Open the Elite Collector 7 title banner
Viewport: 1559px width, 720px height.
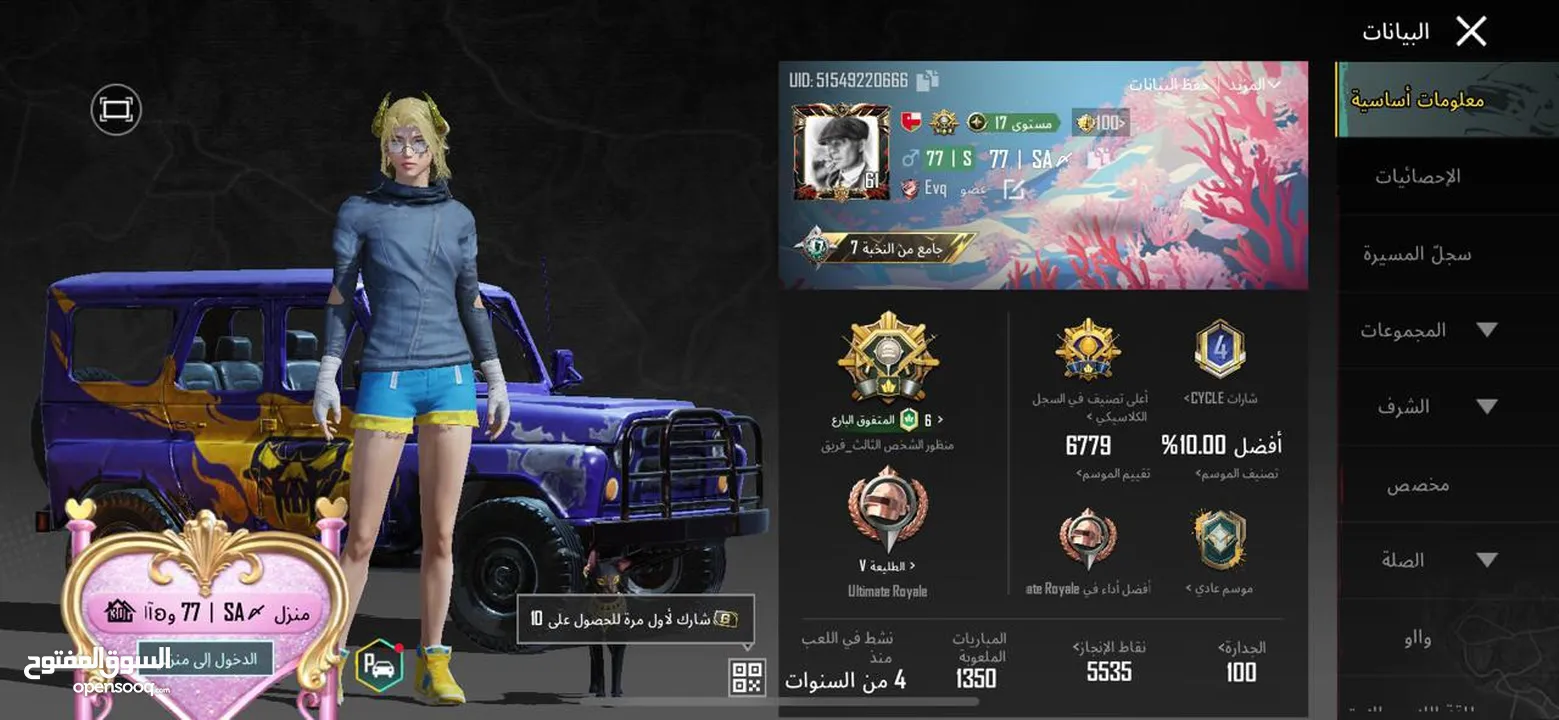tap(885, 247)
